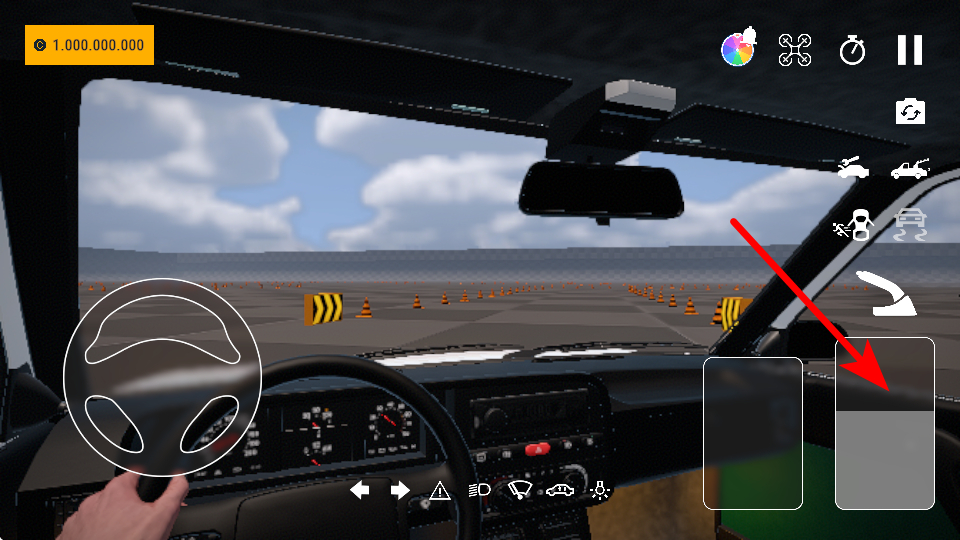960x540 pixels.
Task: Switch the camera view
Action: pyautogui.click(x=910, y=111)
